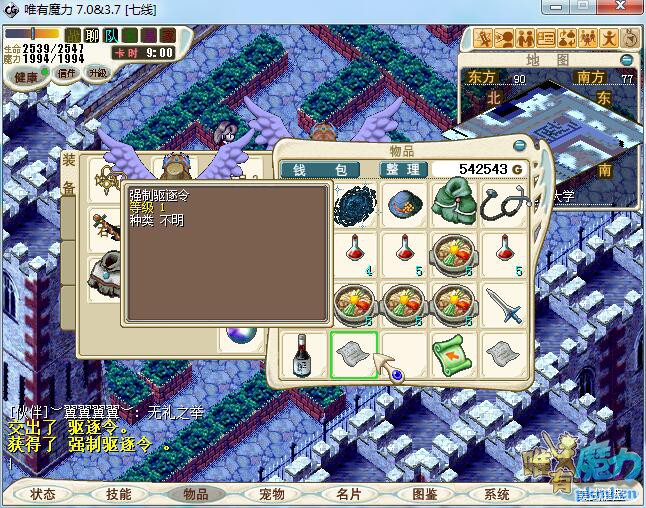Click the 整理 sort button
This screenshot has width=646, height=508.
(x=404, y=169)
